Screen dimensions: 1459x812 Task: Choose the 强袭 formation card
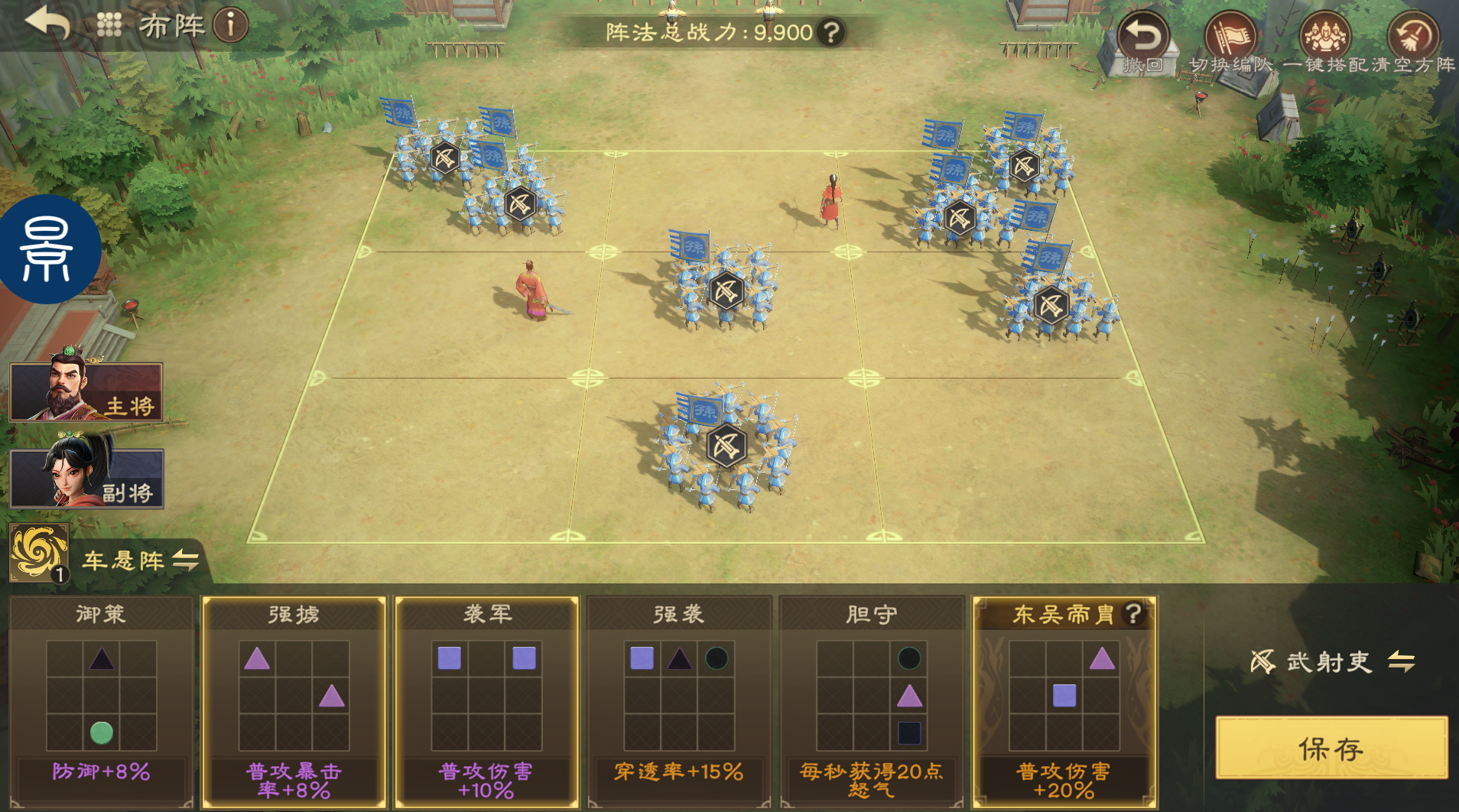(679, 700)
